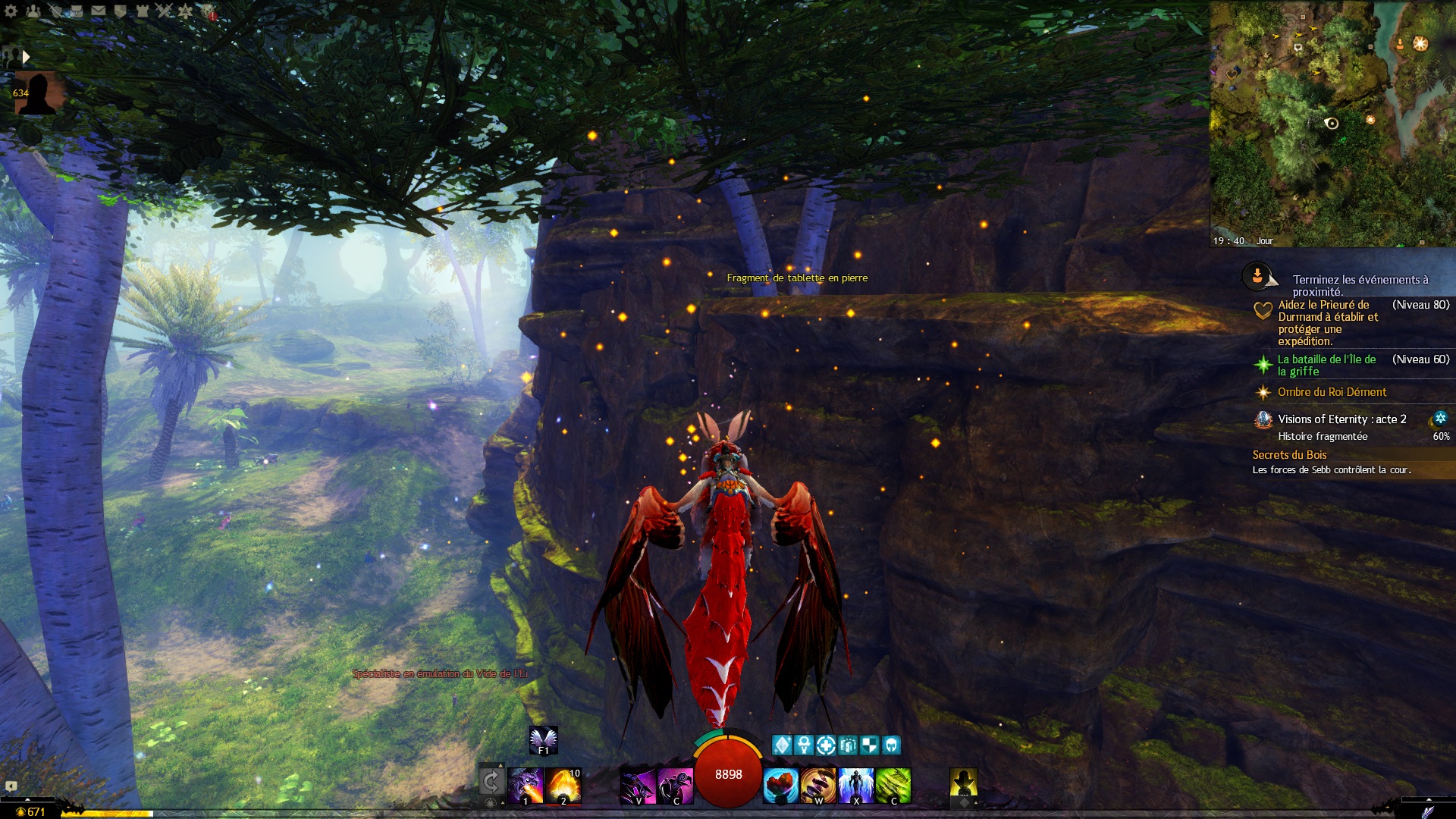Open the mail envelope icon
Image resolution: width=1456 pixels, height=819 pixels.
[99, 11]
